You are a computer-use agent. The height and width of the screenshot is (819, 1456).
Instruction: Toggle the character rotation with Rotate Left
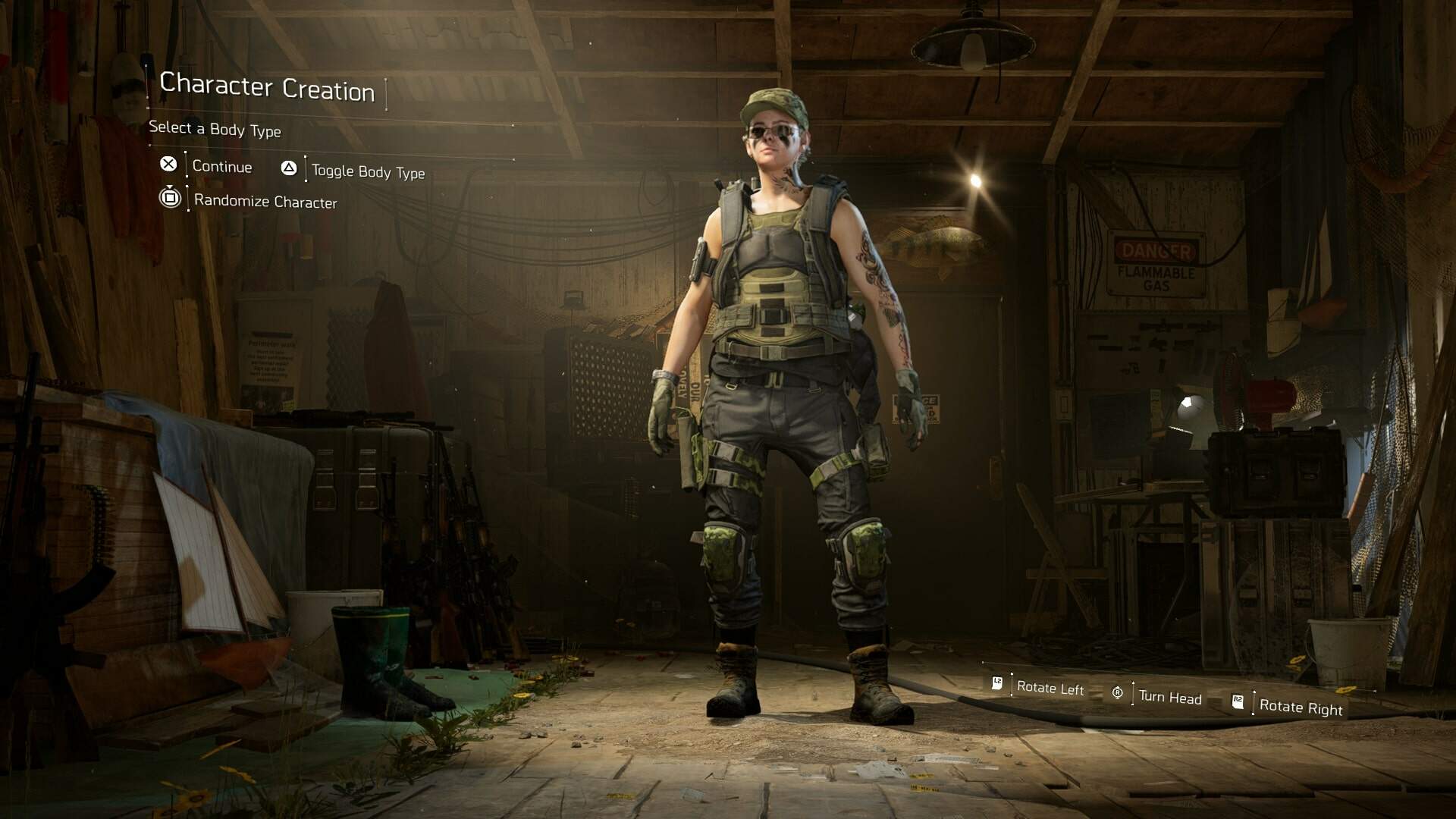tap(1050, 688)
